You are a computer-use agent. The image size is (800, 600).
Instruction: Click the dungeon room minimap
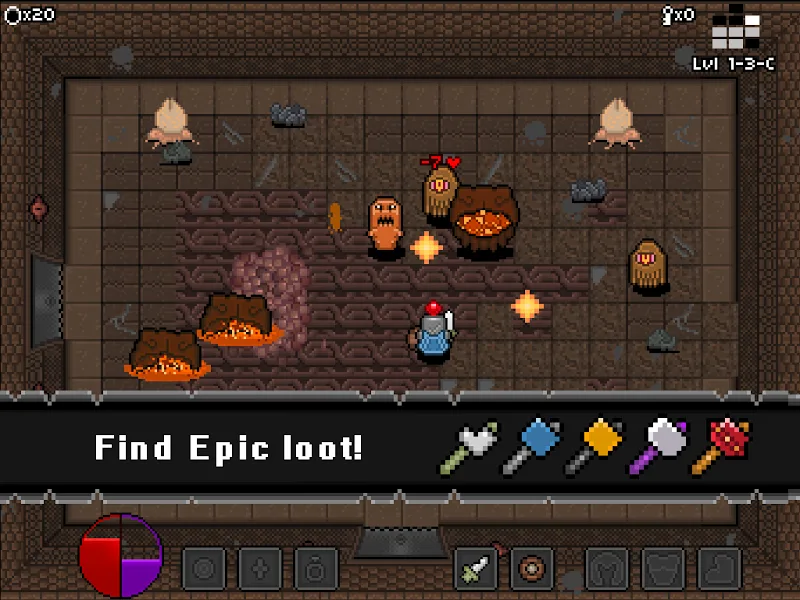[x=735, y=28]
